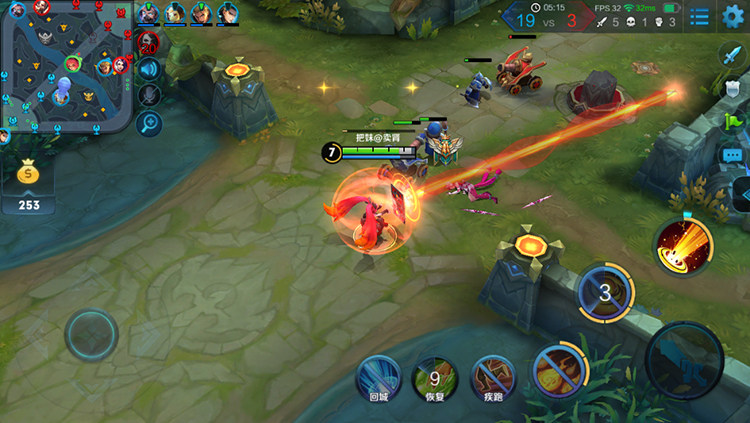Open the scoreboard list panel
The height and width of the screenshot is (423, 750).
pos(700,16)
